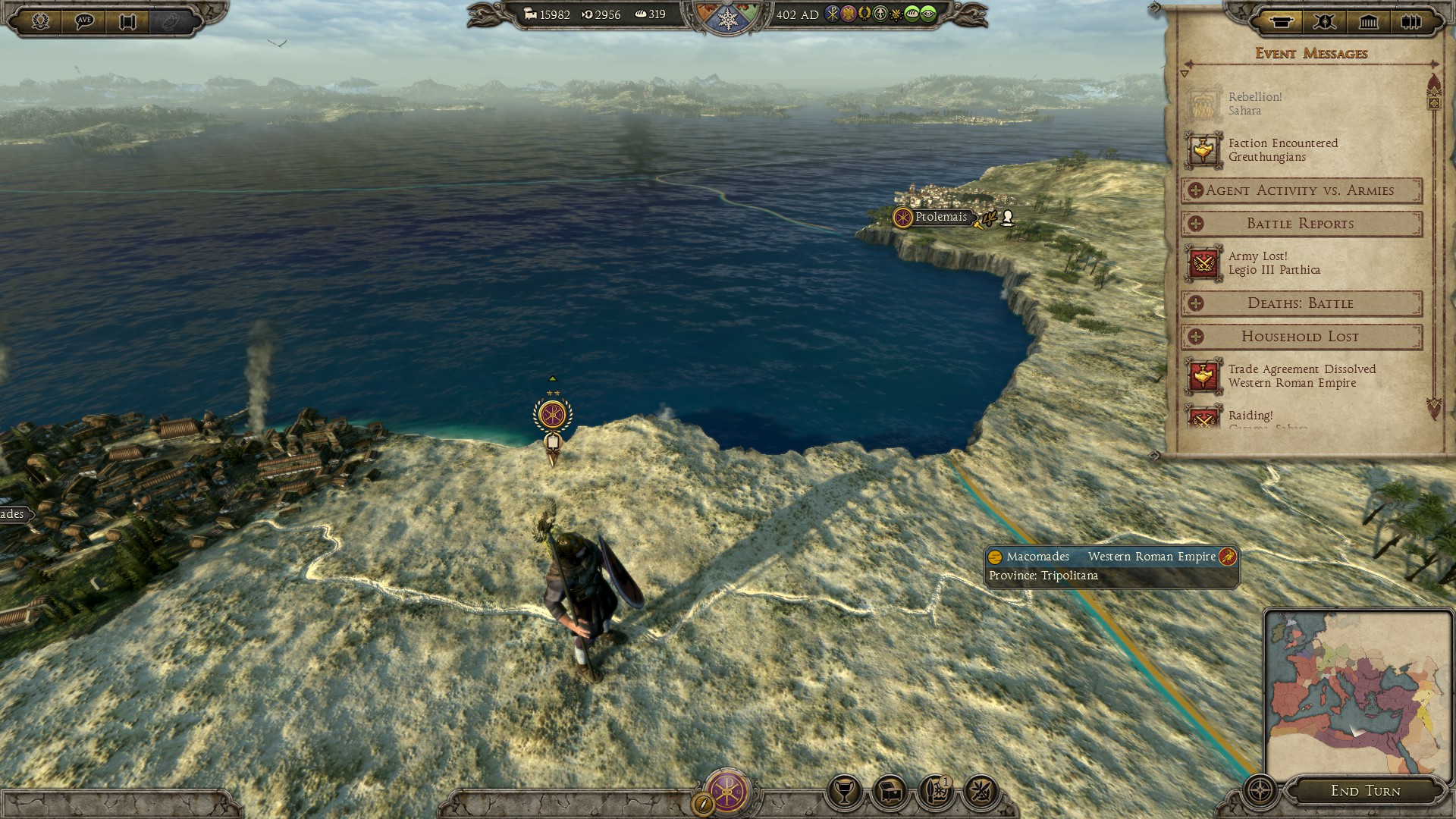View the Trade Agreement Dissolved message
Image resolution: width=1456 pixels, height=819 pixels.
point(1301,376)
